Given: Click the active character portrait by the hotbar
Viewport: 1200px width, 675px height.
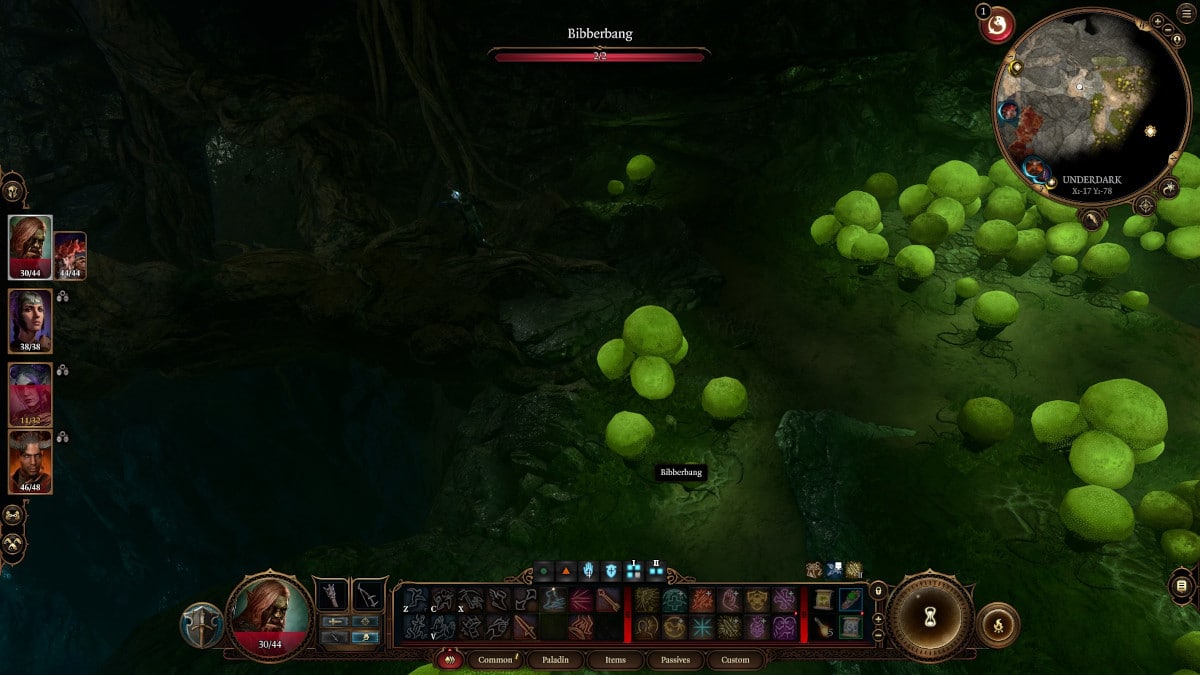Looking at the screenshot, I should [x=269, y=613].
